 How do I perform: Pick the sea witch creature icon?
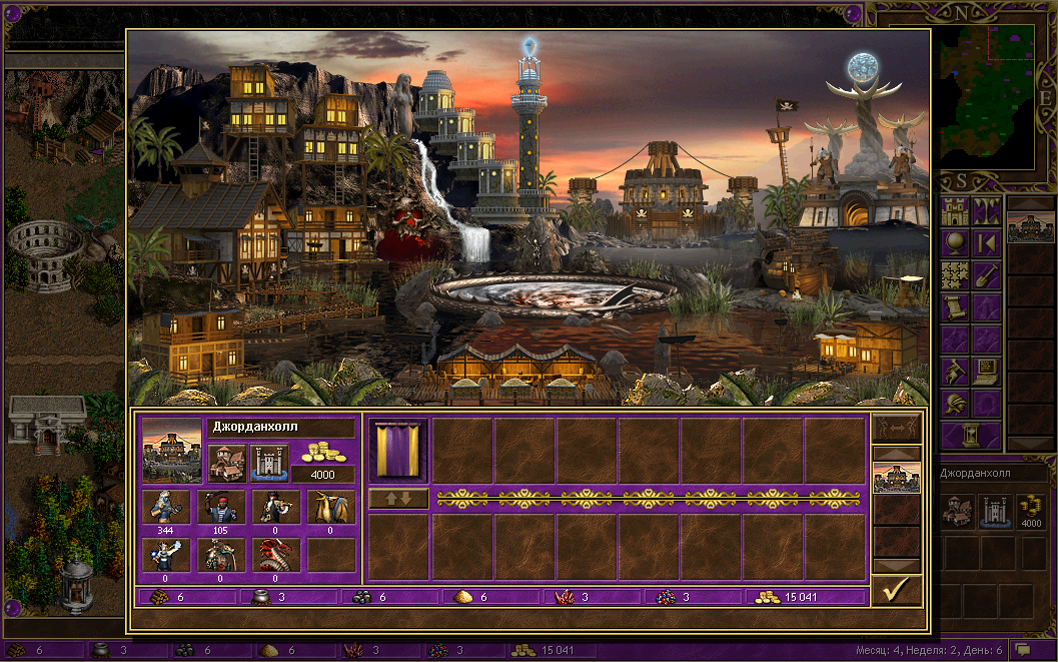pyautogui.click(x=165, y=554)
